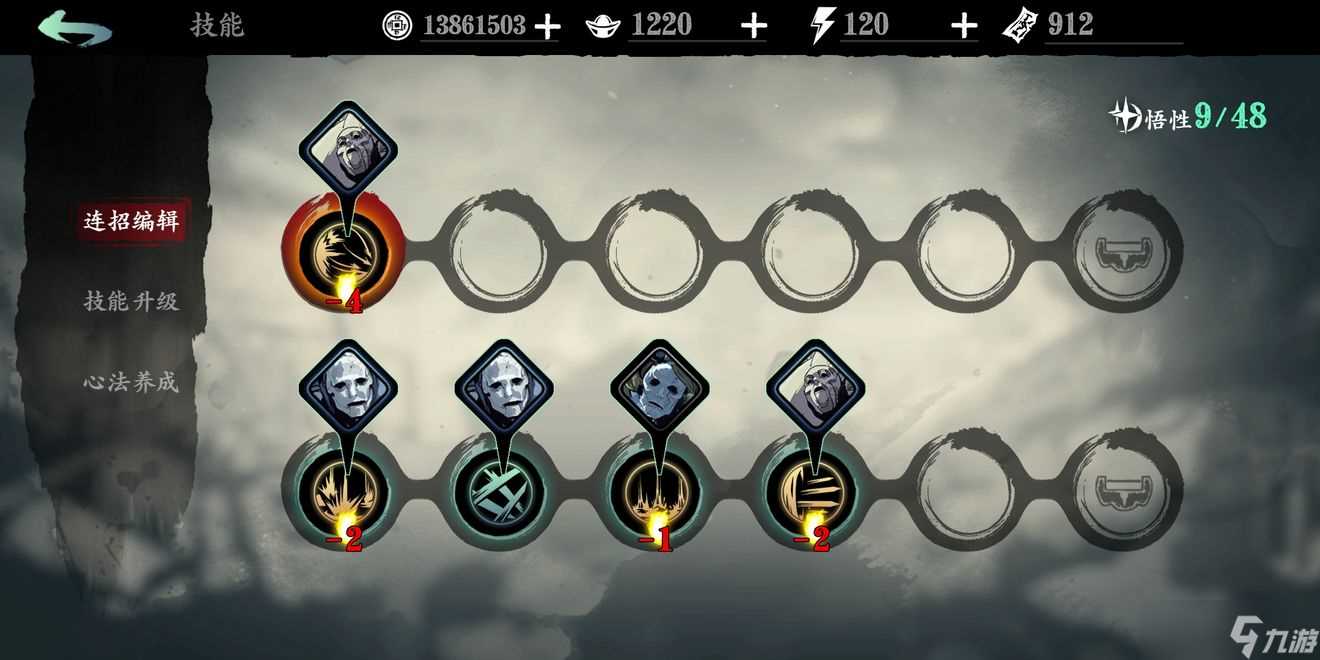Refill energy using the plus after 120
1320x660 pixels.
tap(964, 26)
